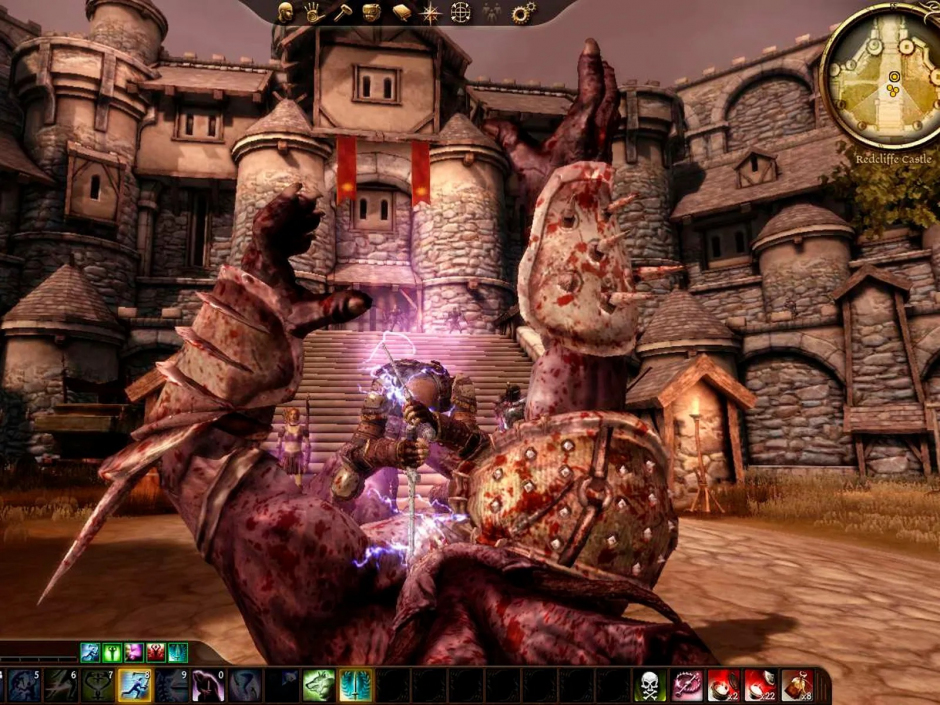Click the globe with arrows icon
This screenshot has width=940, height=705.
(460, 13)
